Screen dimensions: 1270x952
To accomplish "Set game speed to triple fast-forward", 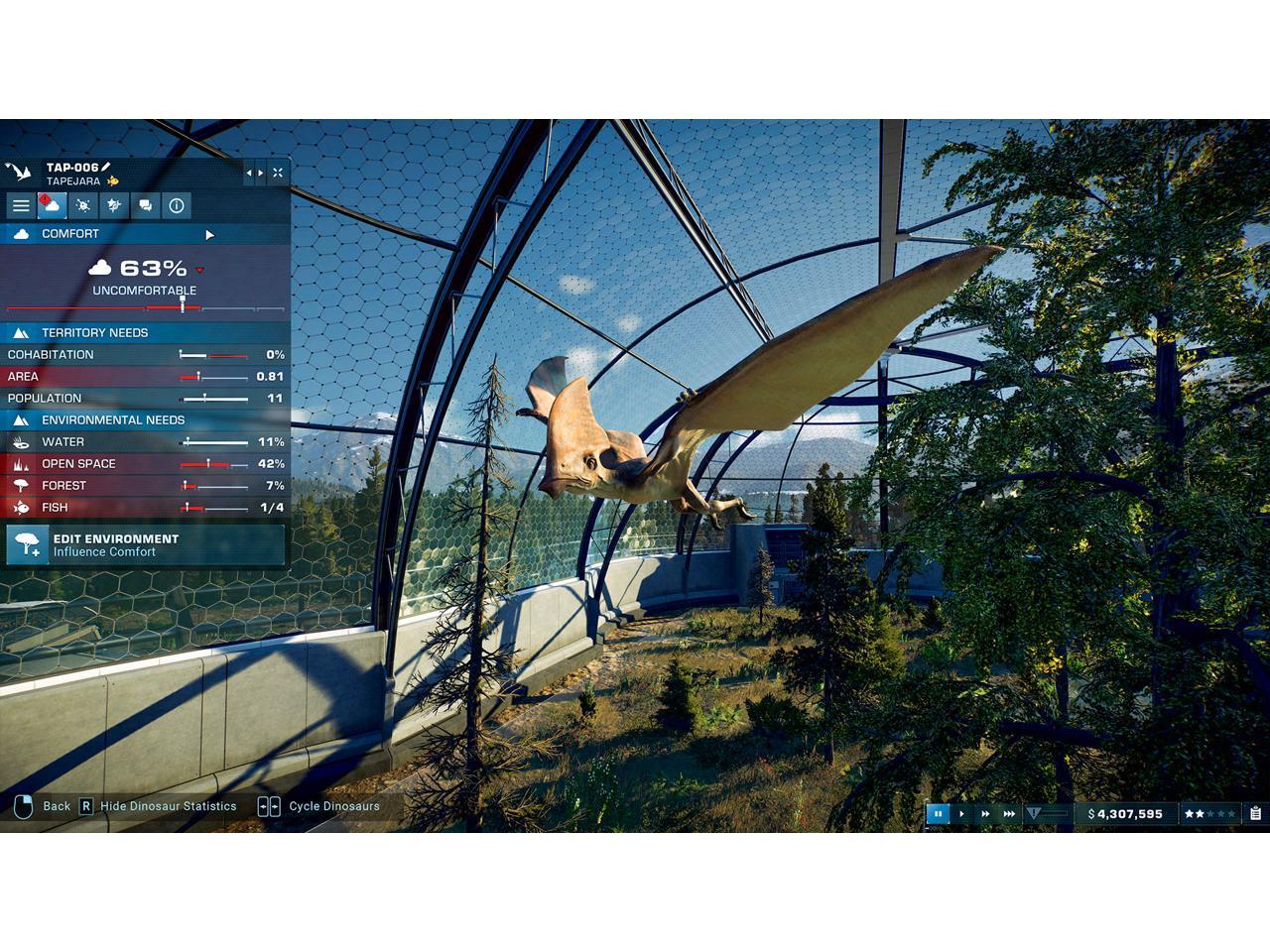I will (1009, 814).
